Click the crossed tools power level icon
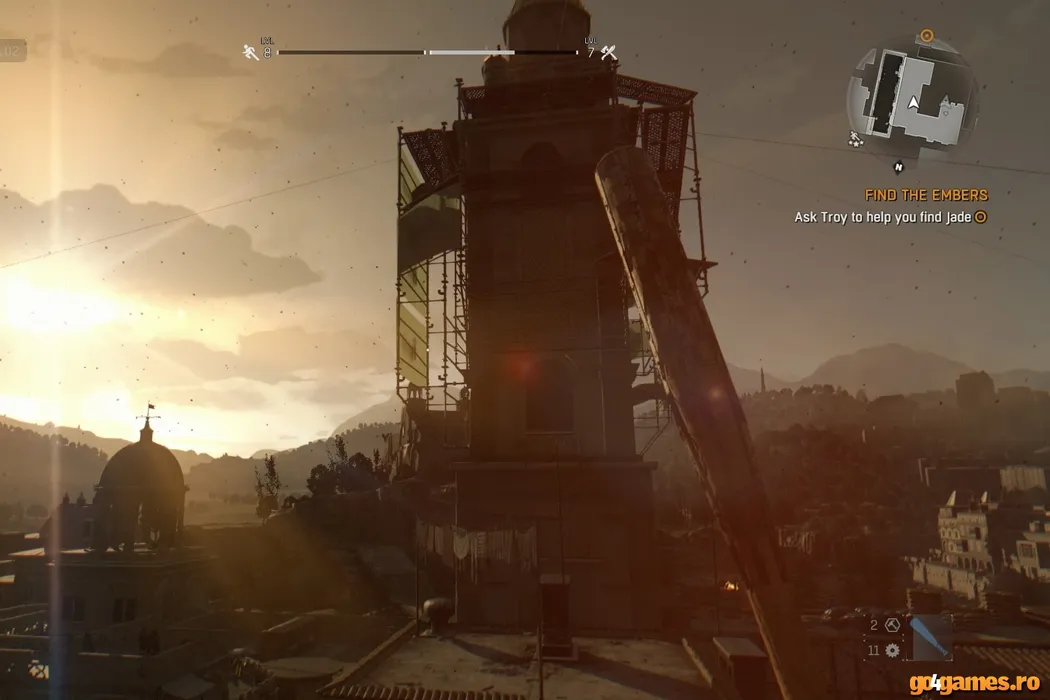This screenshot has height=700, width=1050. click(x=608, y=52)
